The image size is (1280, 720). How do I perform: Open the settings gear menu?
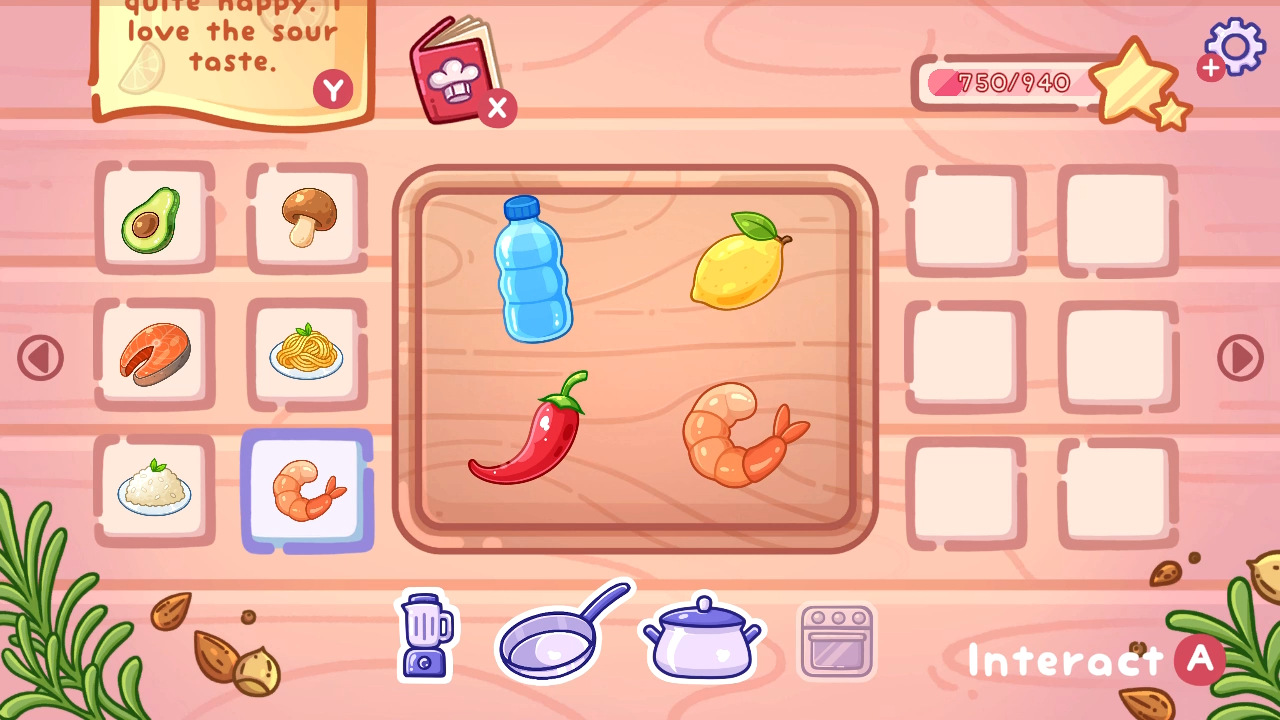coord(1235,46)
